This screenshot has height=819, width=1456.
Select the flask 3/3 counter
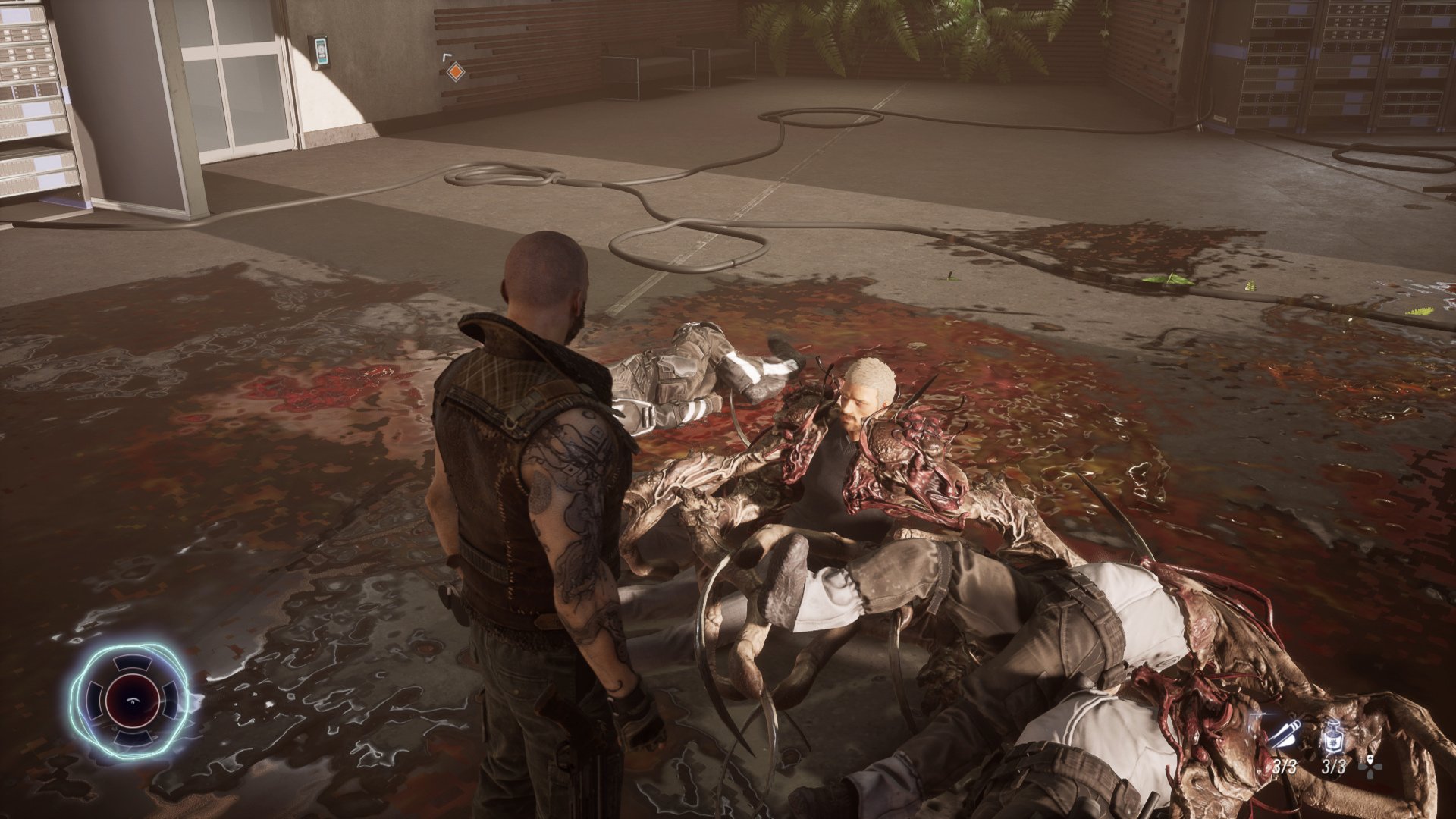tap(1335, 768)
